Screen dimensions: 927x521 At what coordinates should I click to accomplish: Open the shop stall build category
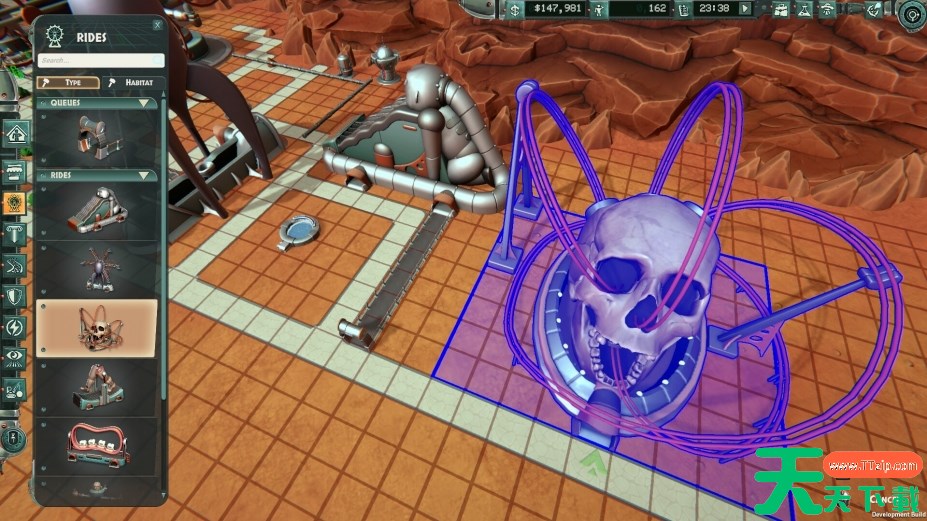click(15, 169)
